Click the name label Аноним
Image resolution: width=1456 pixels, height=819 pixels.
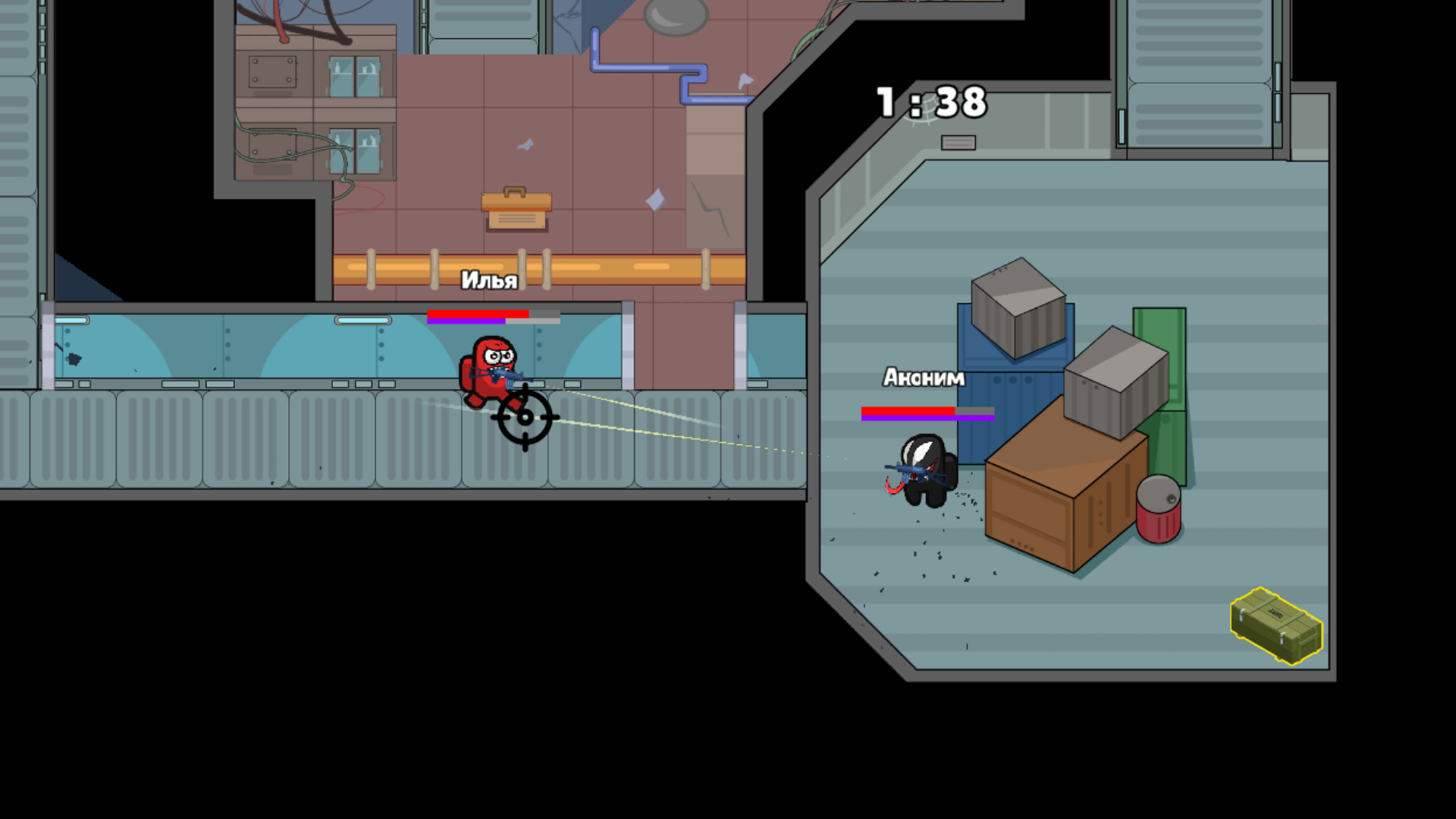(922, 378)
